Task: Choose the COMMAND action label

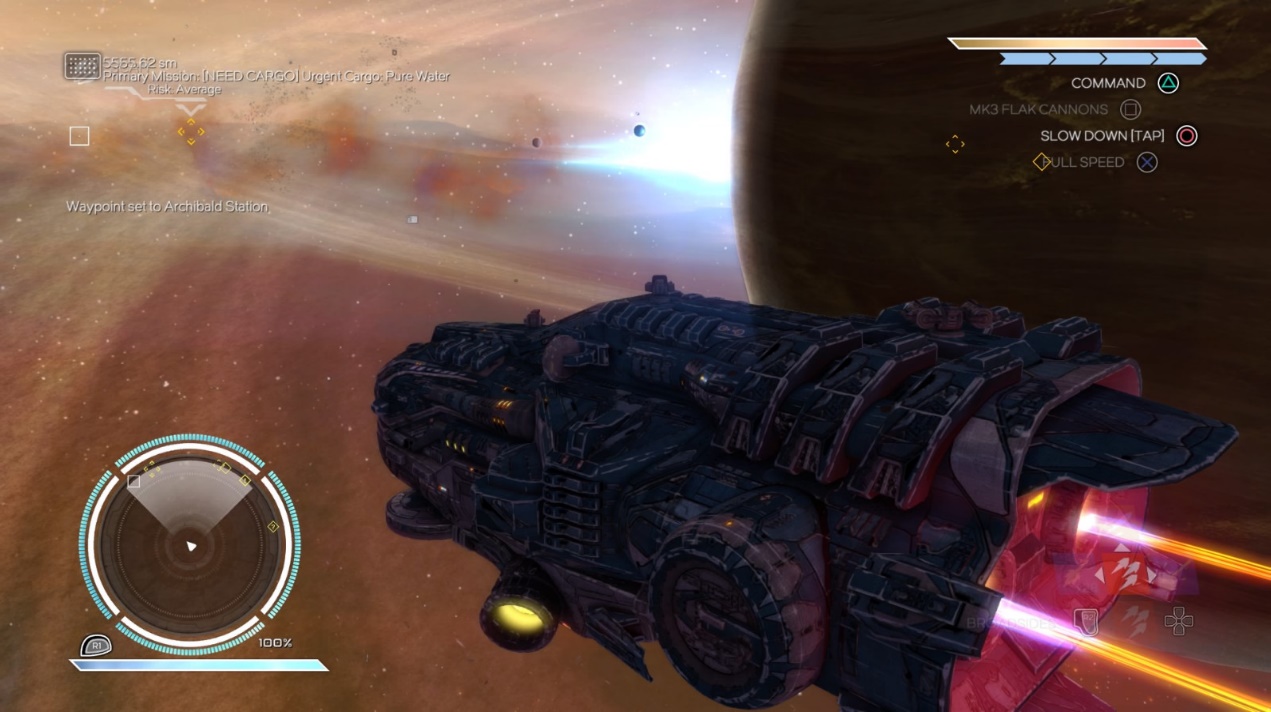Action: [1108, 83]
